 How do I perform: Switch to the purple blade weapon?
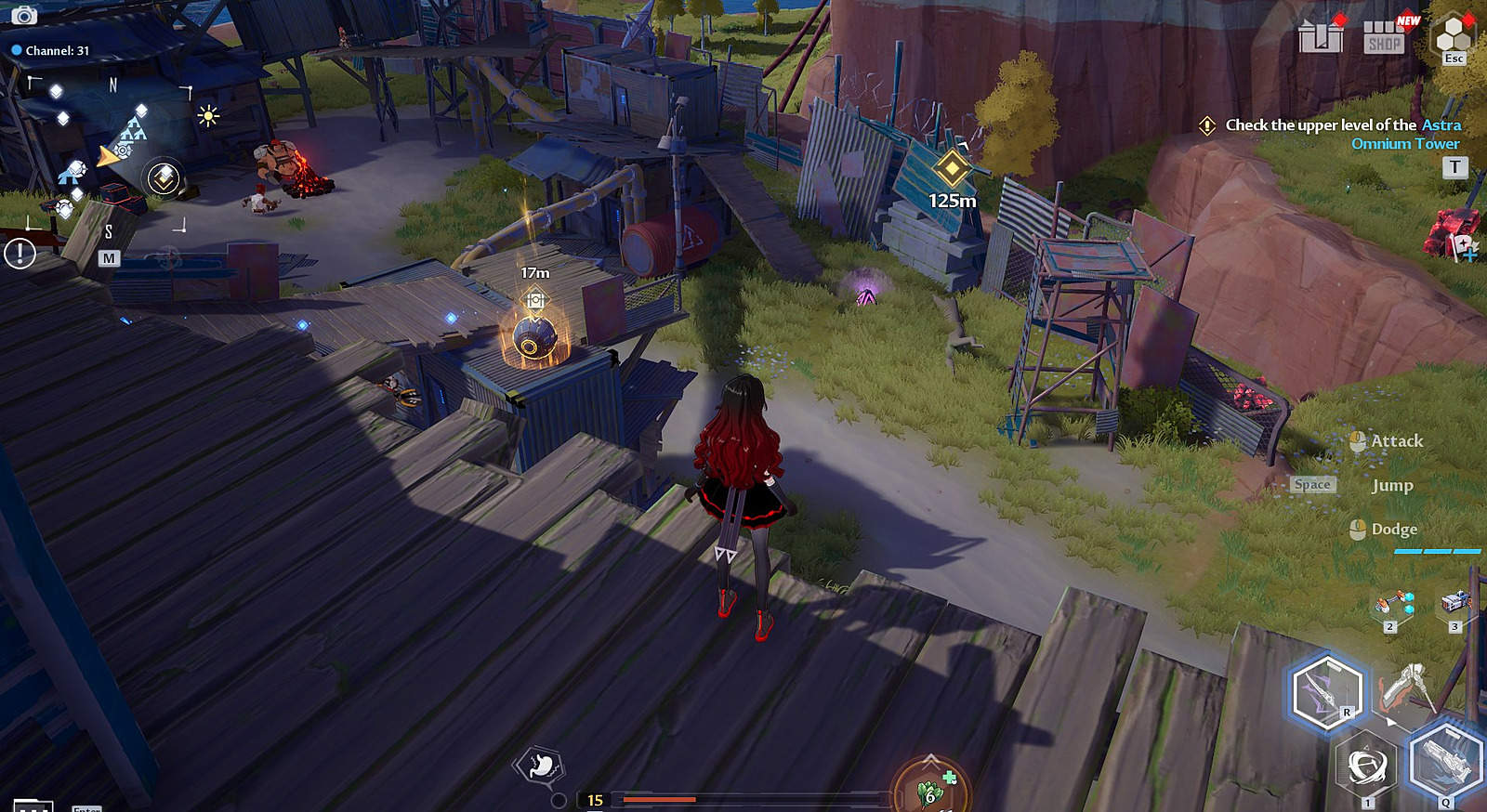click(1327, 691)
